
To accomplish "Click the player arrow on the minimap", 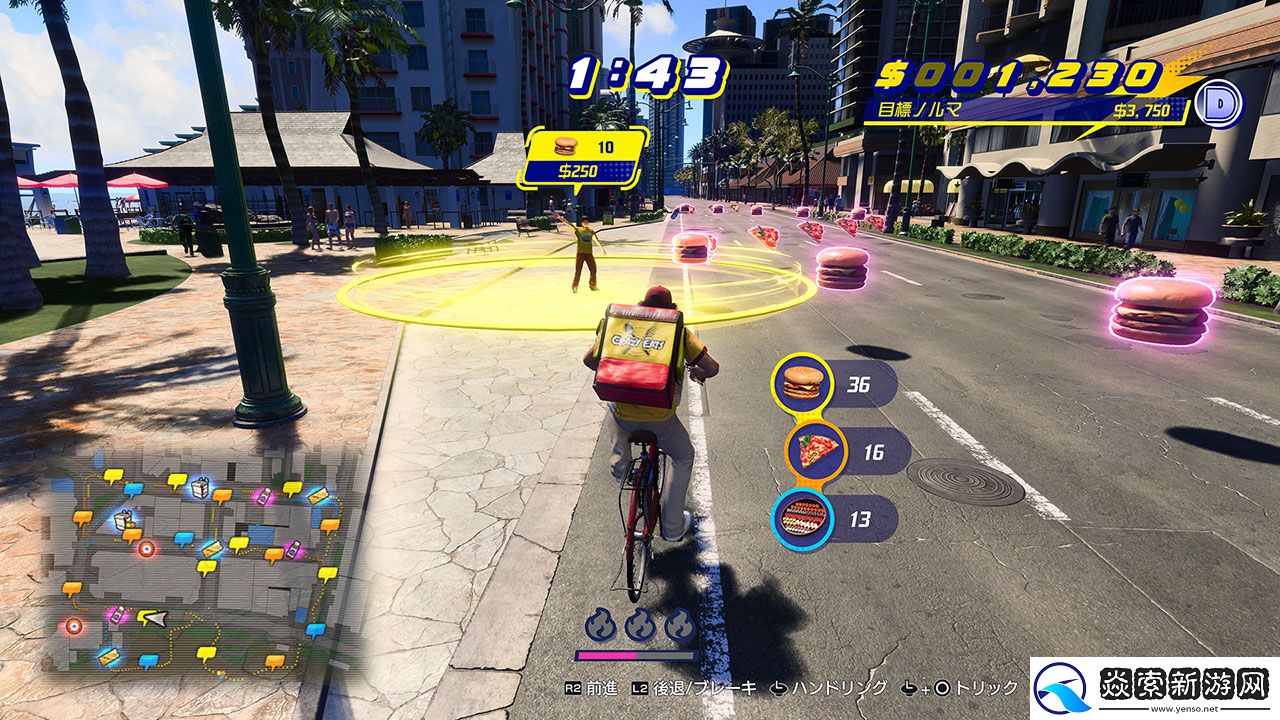I will coord(152,618).
